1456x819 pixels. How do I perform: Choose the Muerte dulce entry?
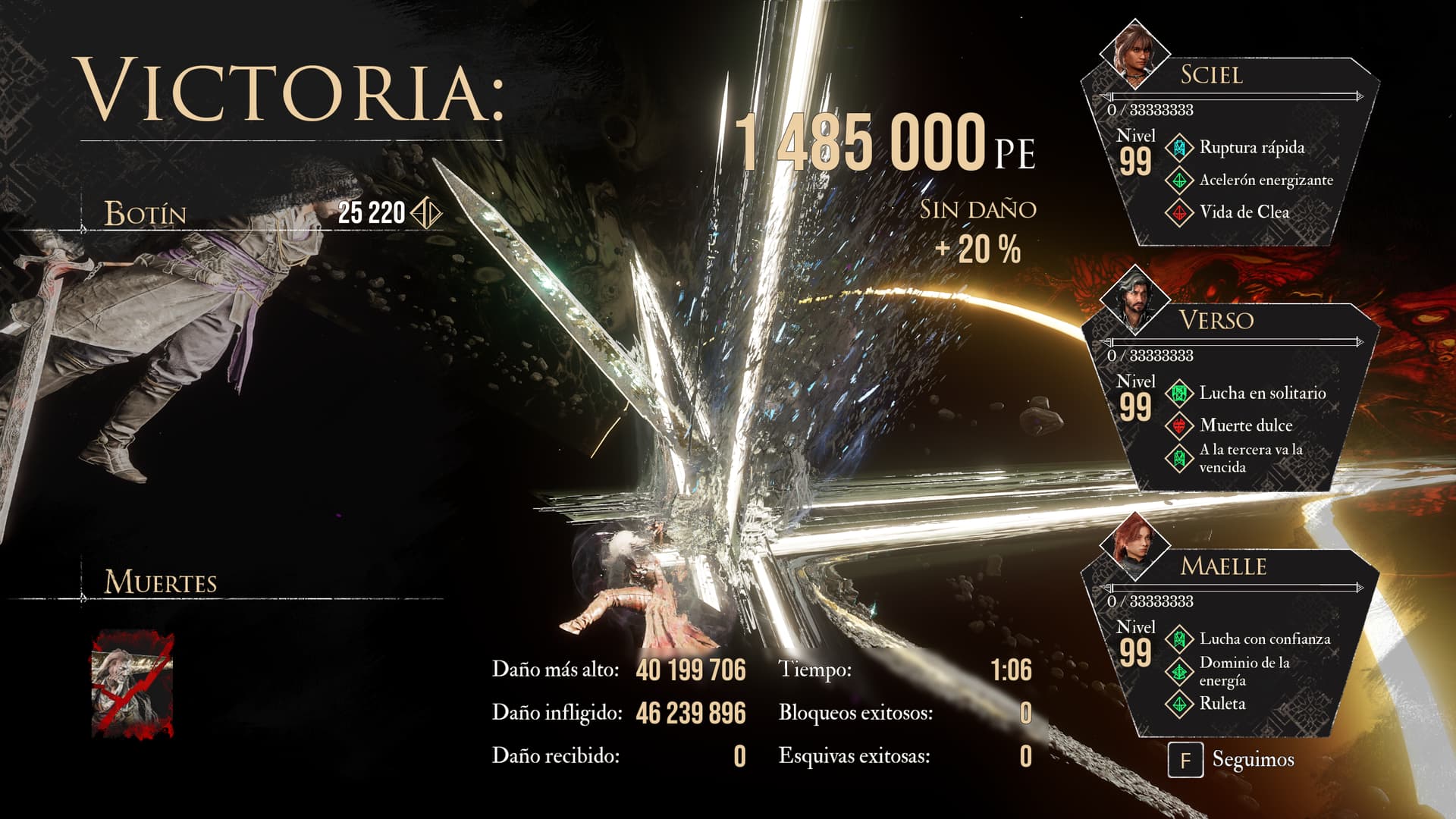[1245, 425]
